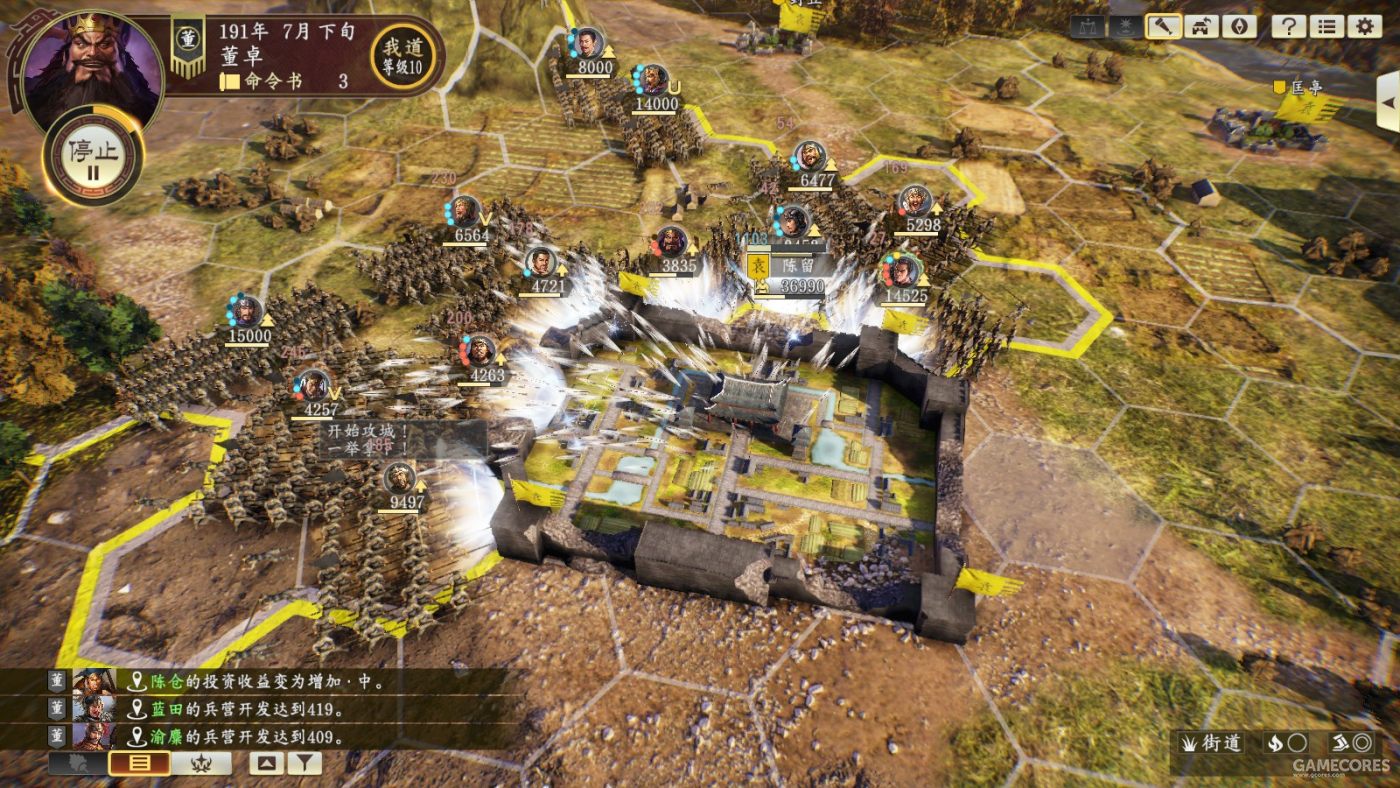
Task: Open the gear settings menu
Action: 1364,26
